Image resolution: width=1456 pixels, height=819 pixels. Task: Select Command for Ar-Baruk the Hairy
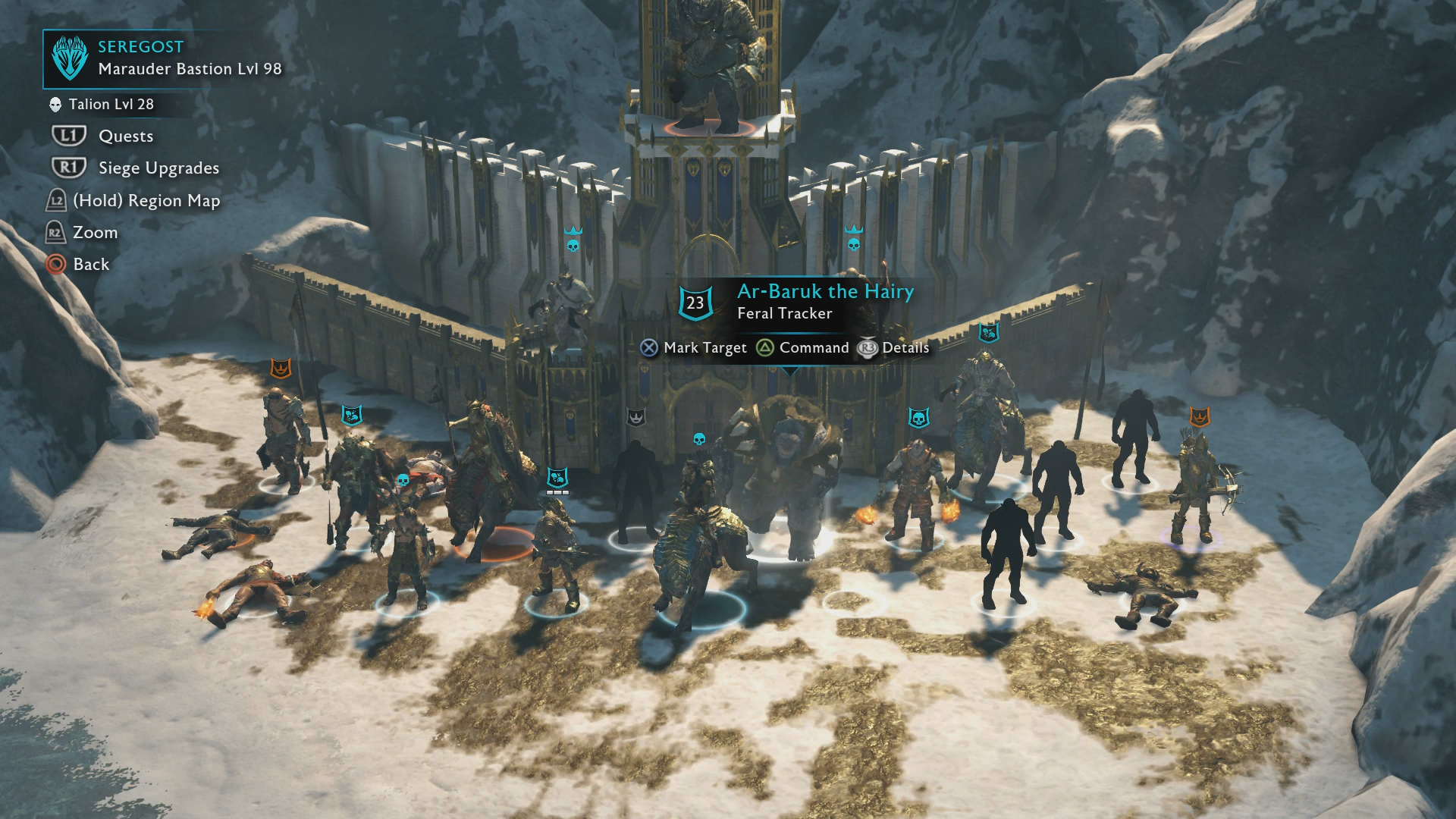813,348
